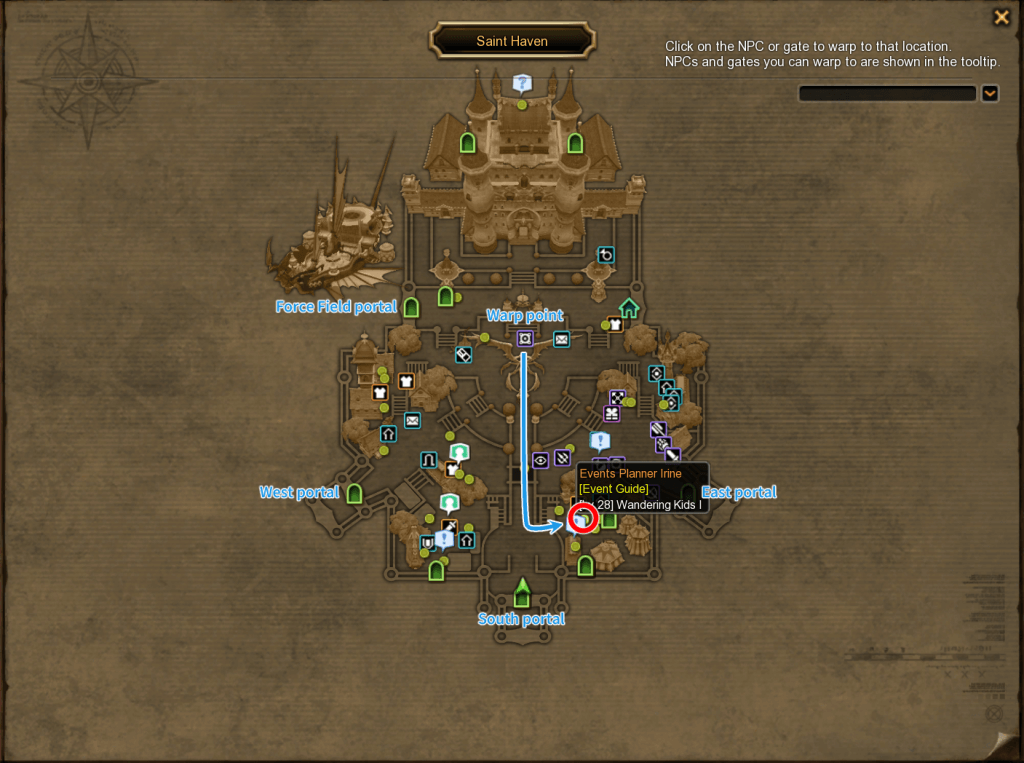
Task: Click the question mark quest bubble above castle
Action: pos(521,83)
